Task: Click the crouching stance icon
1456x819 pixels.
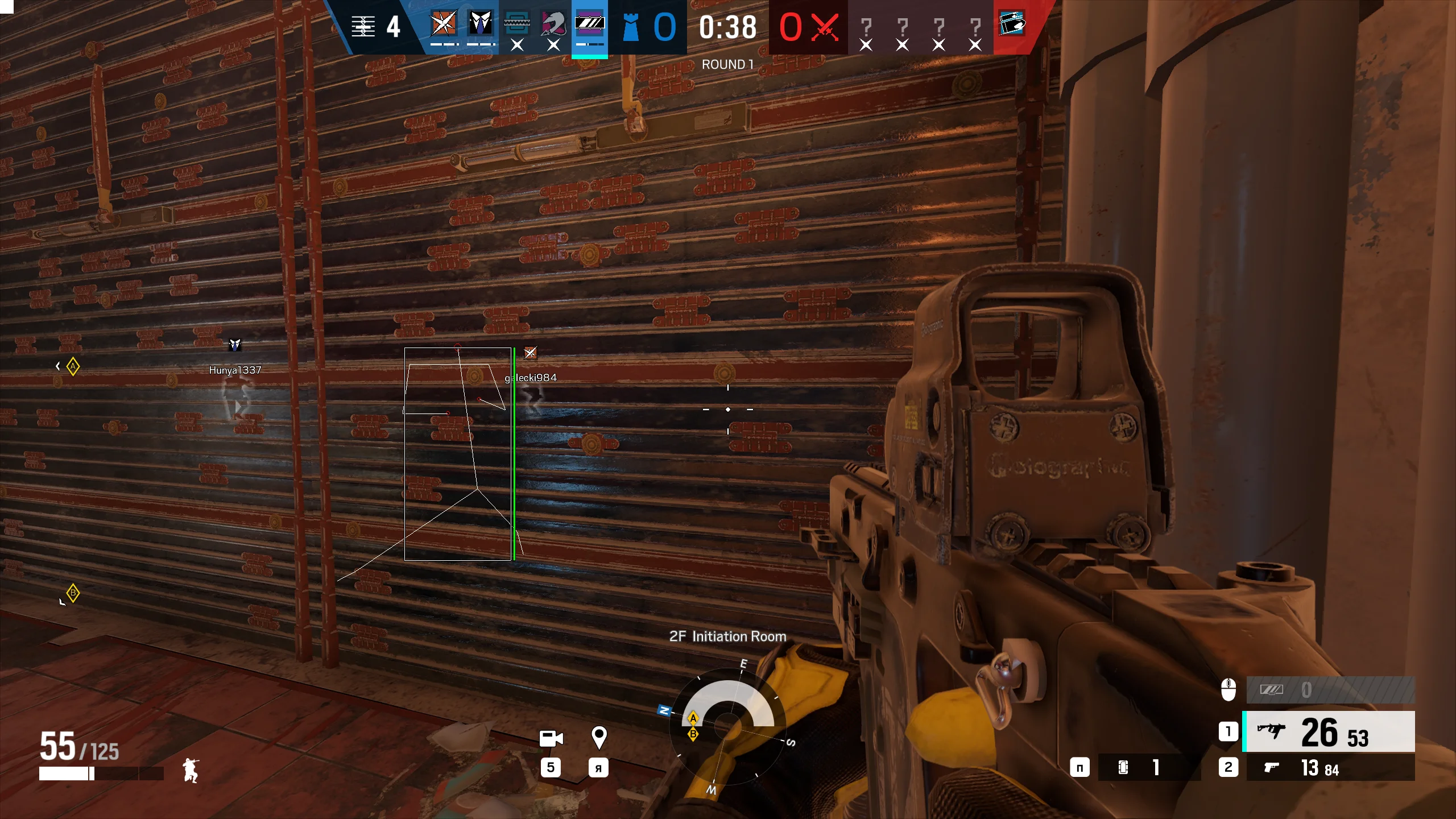Action: [191, 771]
